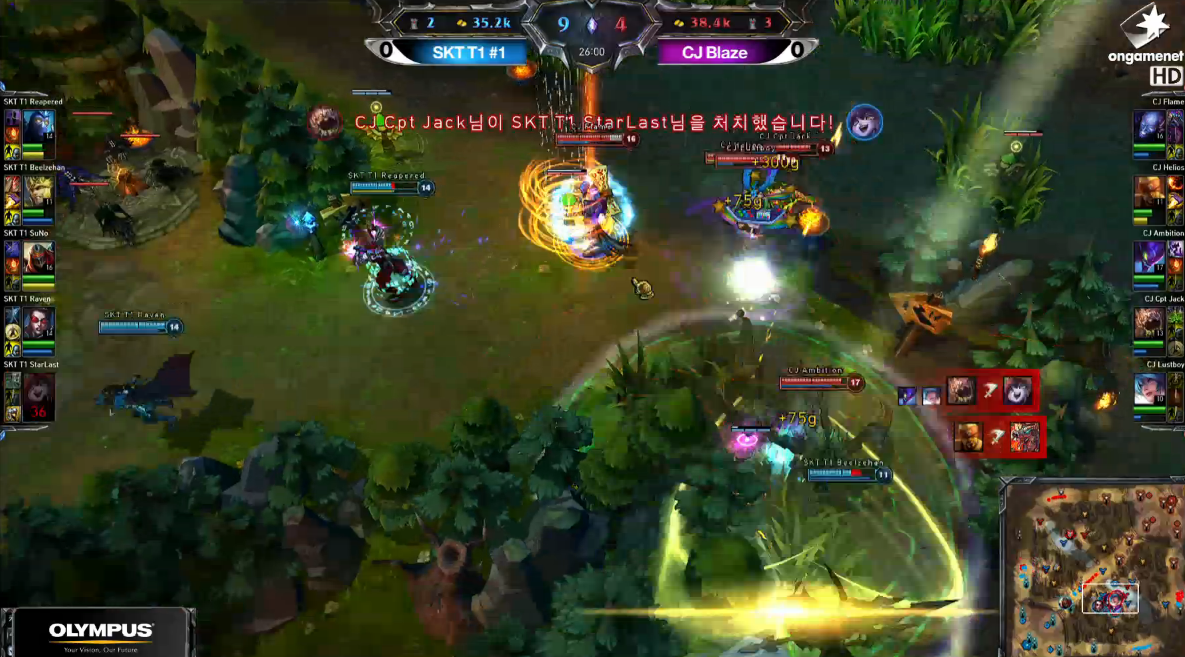Select CJ Flame's champion portrait

[1146, 126]
